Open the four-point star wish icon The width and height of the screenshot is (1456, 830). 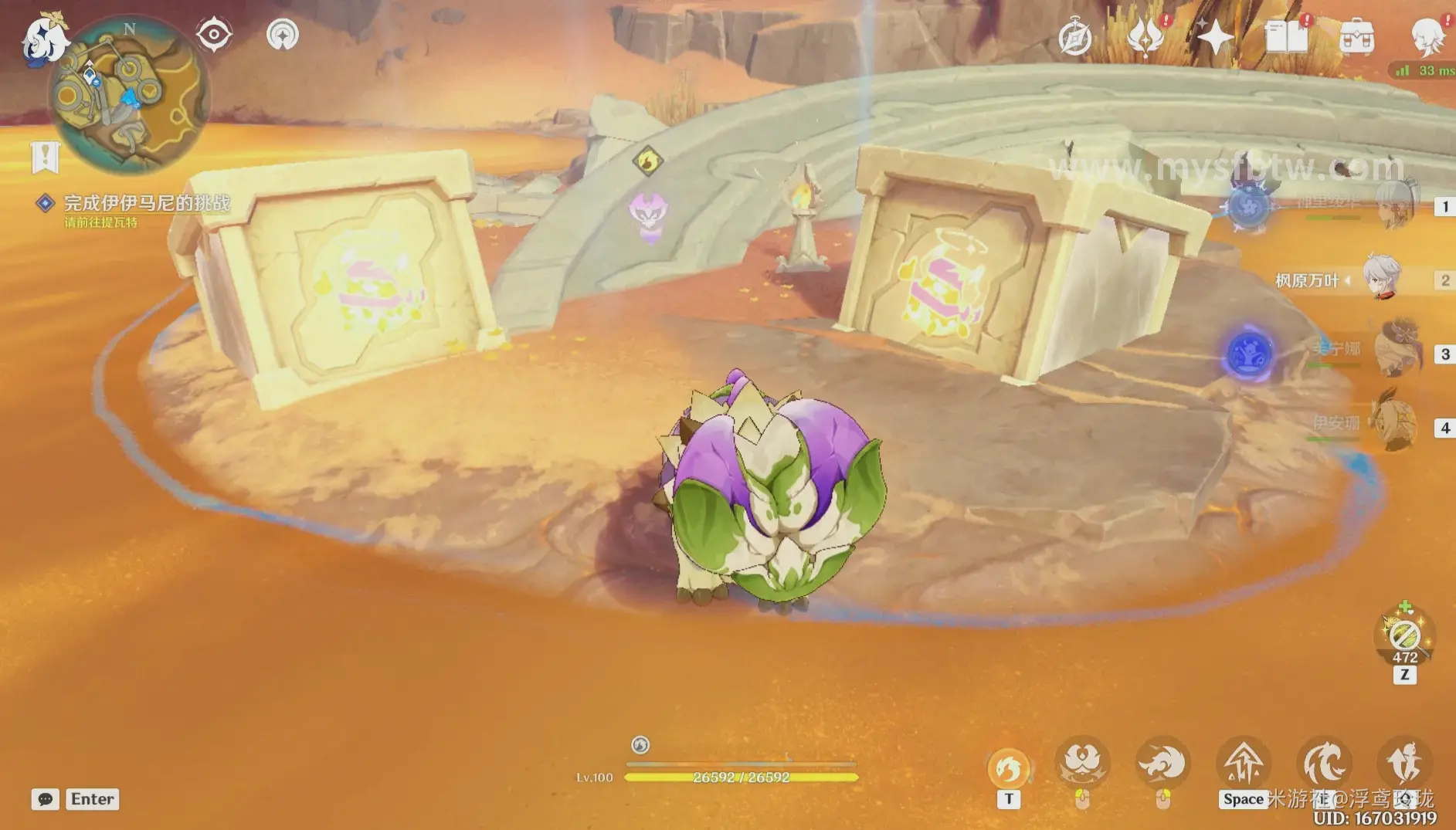click(1215, 37)
